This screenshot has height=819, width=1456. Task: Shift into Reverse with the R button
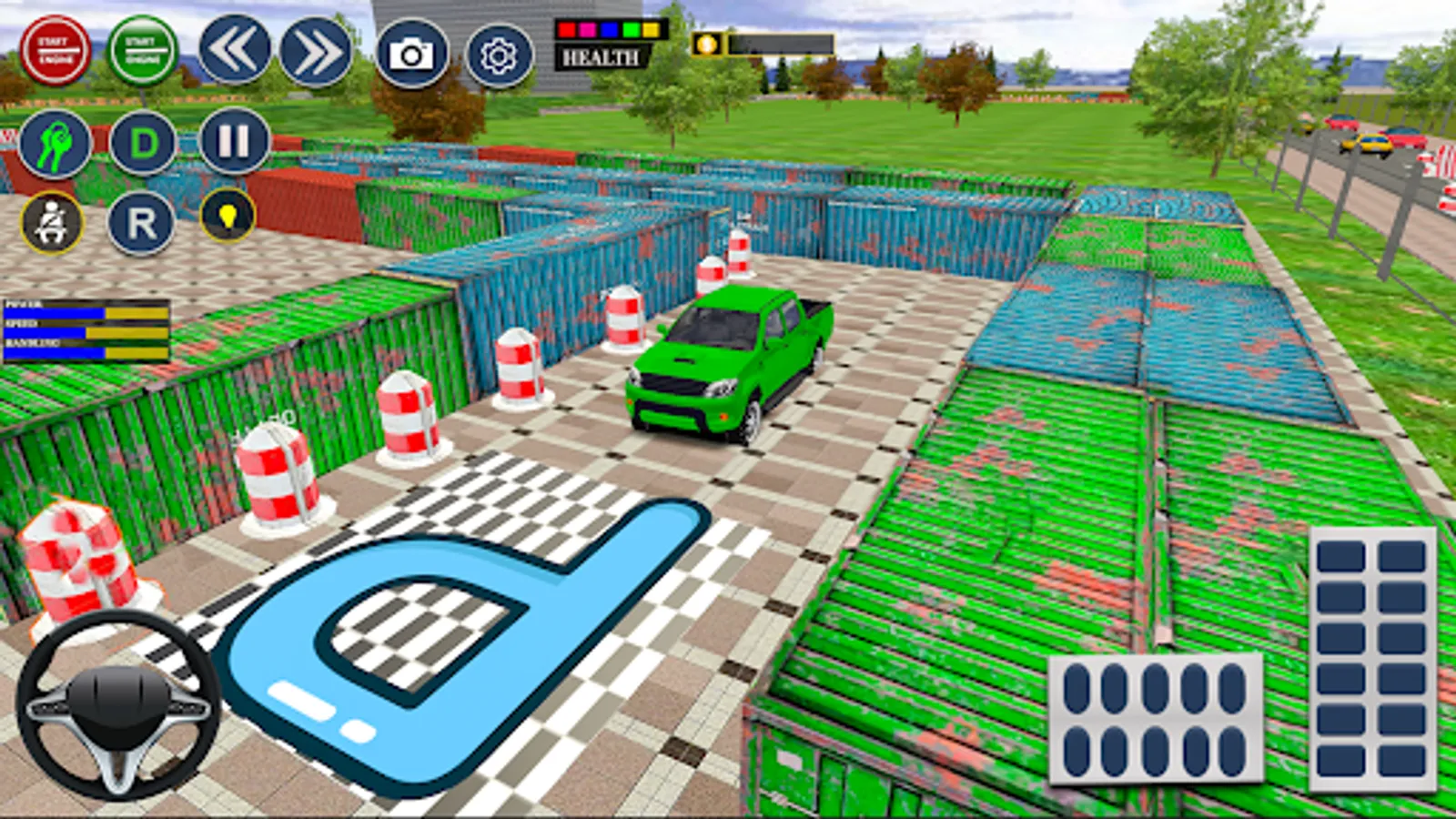(x=141, y=223)
